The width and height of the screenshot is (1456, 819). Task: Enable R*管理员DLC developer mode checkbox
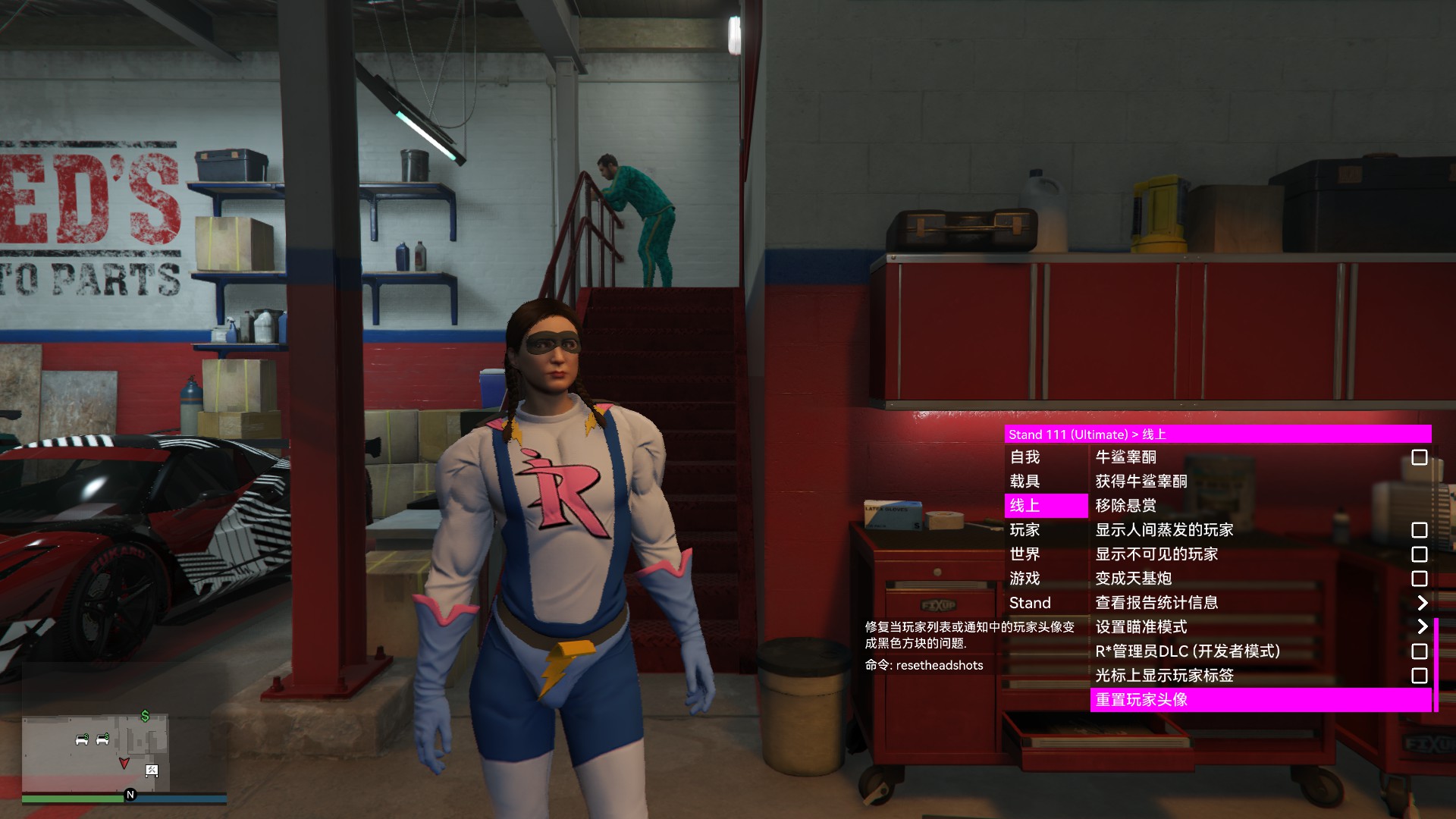[1419, 651]
